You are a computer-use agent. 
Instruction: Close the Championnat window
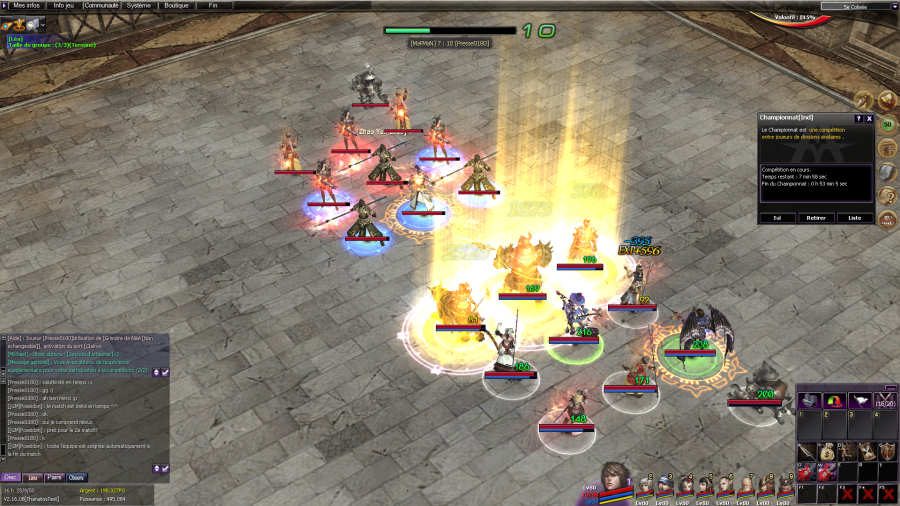(869, 118)
